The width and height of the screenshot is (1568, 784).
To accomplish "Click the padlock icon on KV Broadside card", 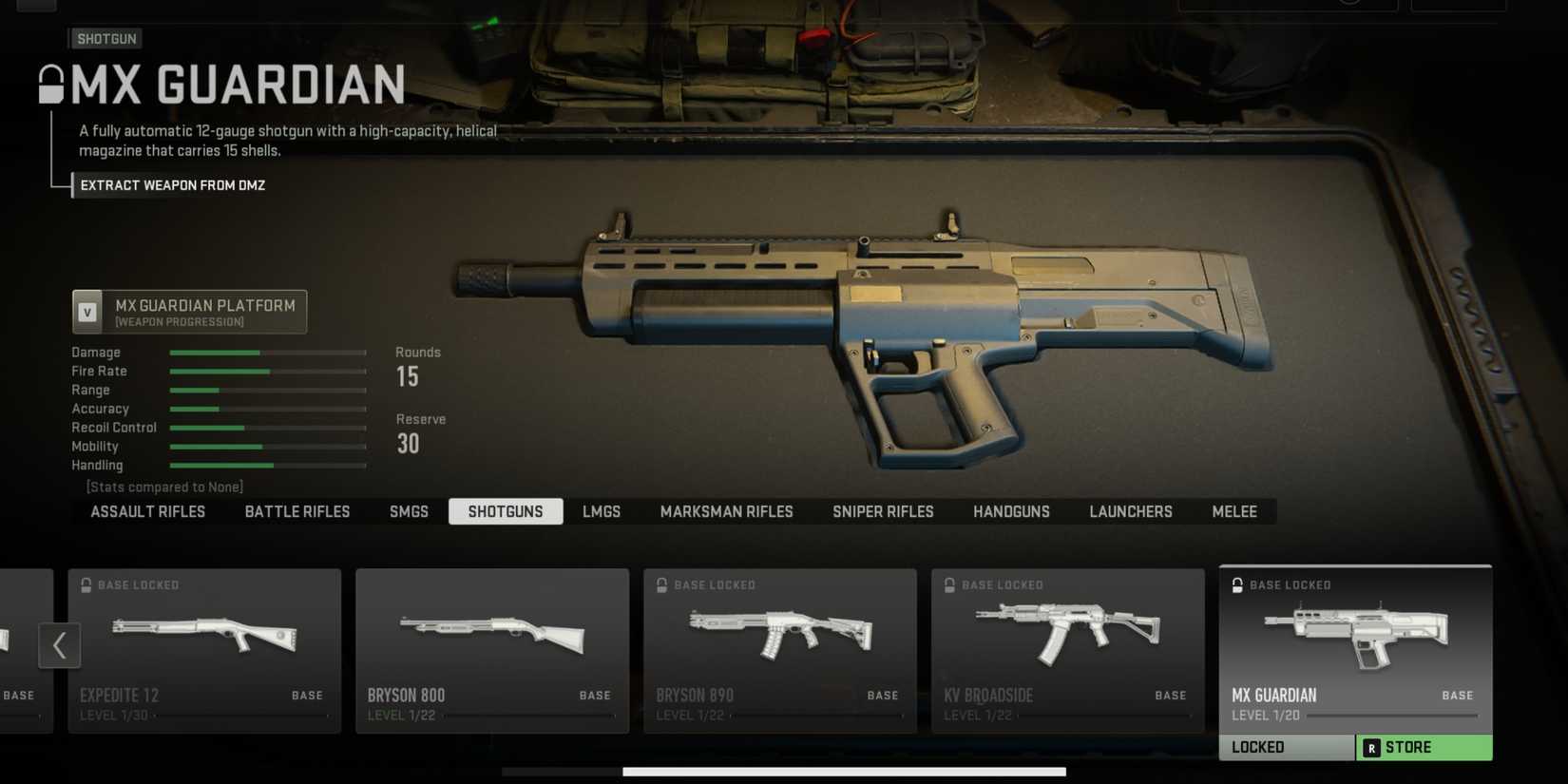I will click(x=949, y=584).
